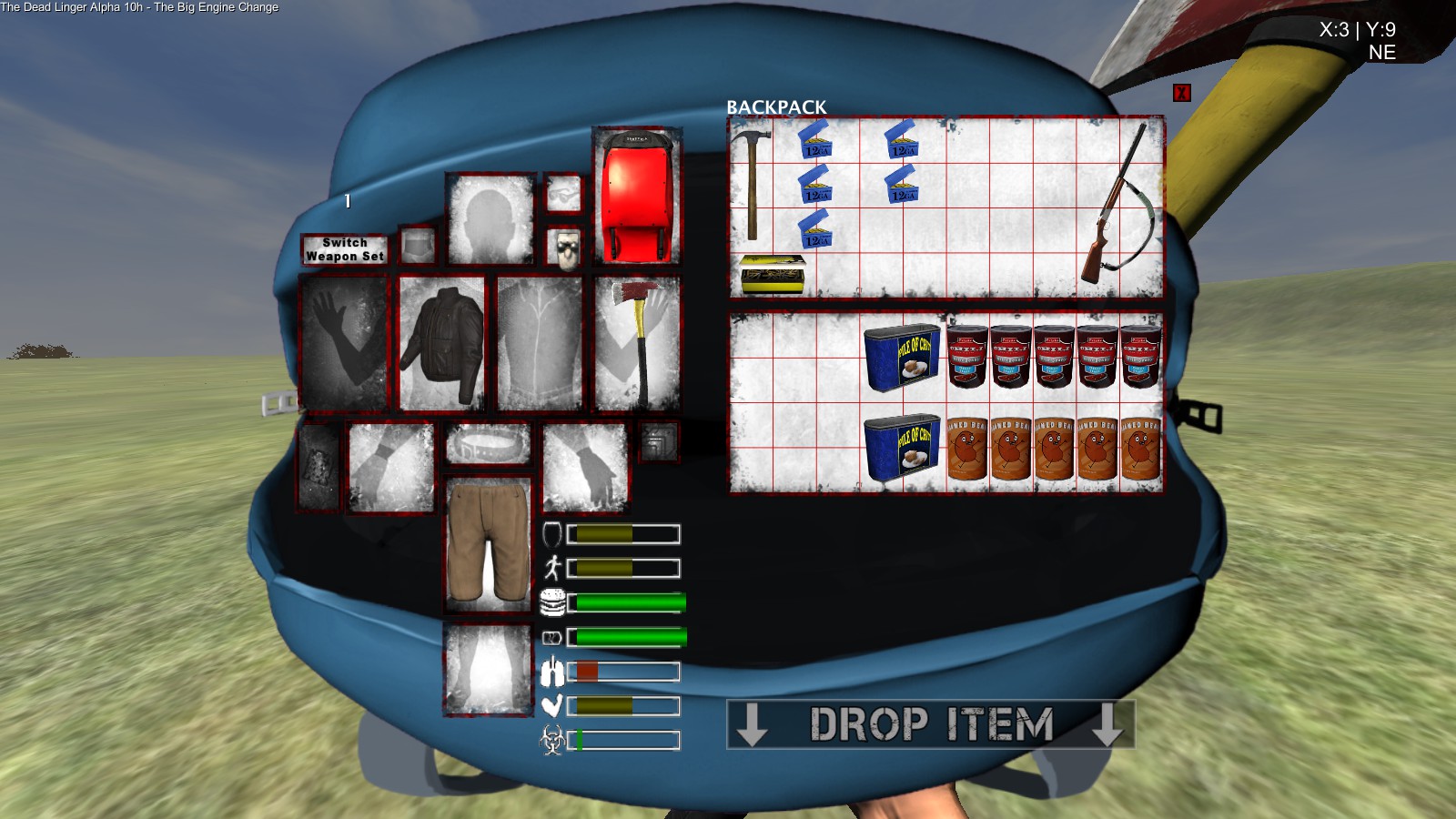Select the equipped black leather jacket
1456x819 pixels.
[442, 344]
